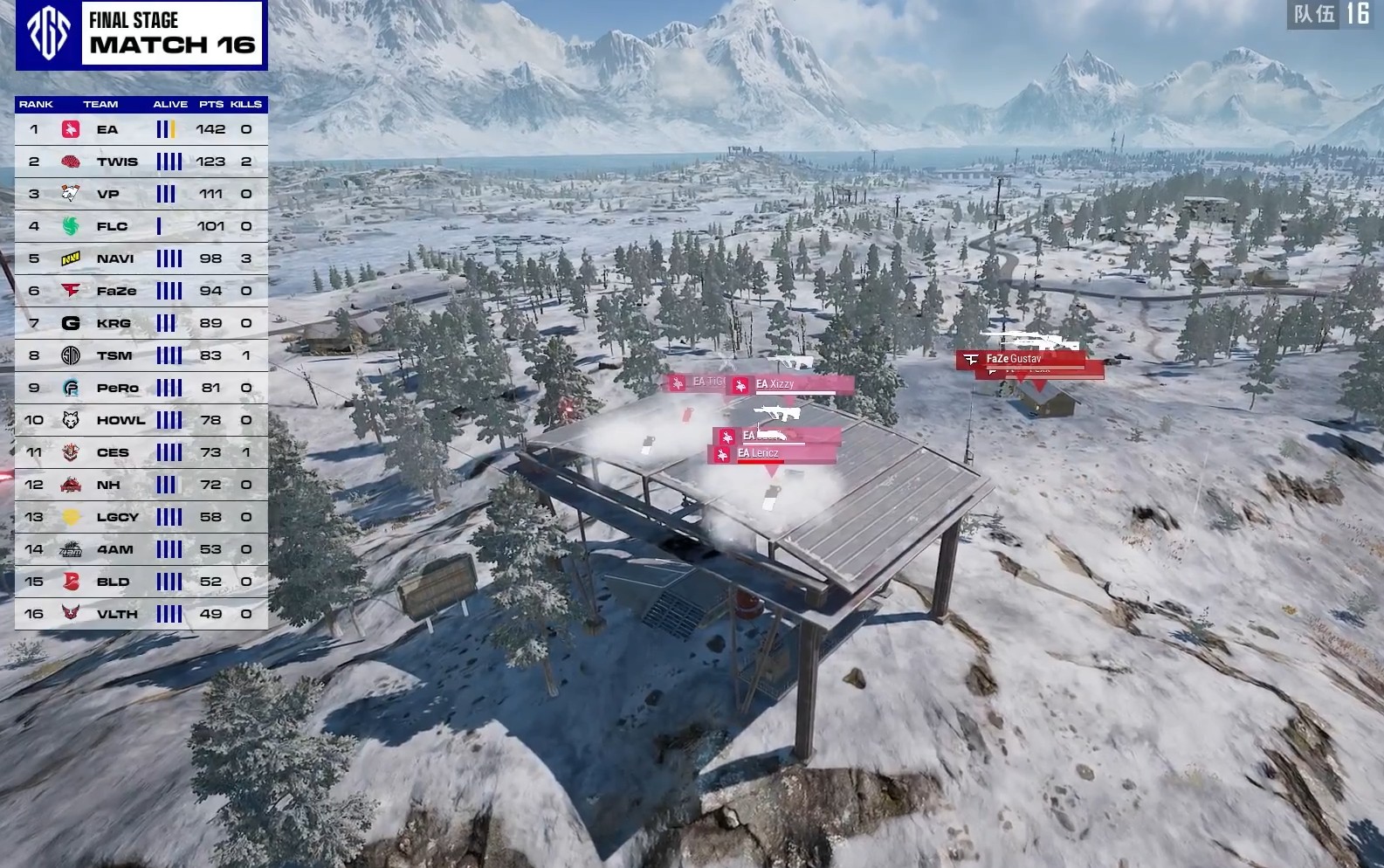Screen dimensions: 1384x868
Task: Select the EA Xizzy player nameplate
Action: (789, 384)
